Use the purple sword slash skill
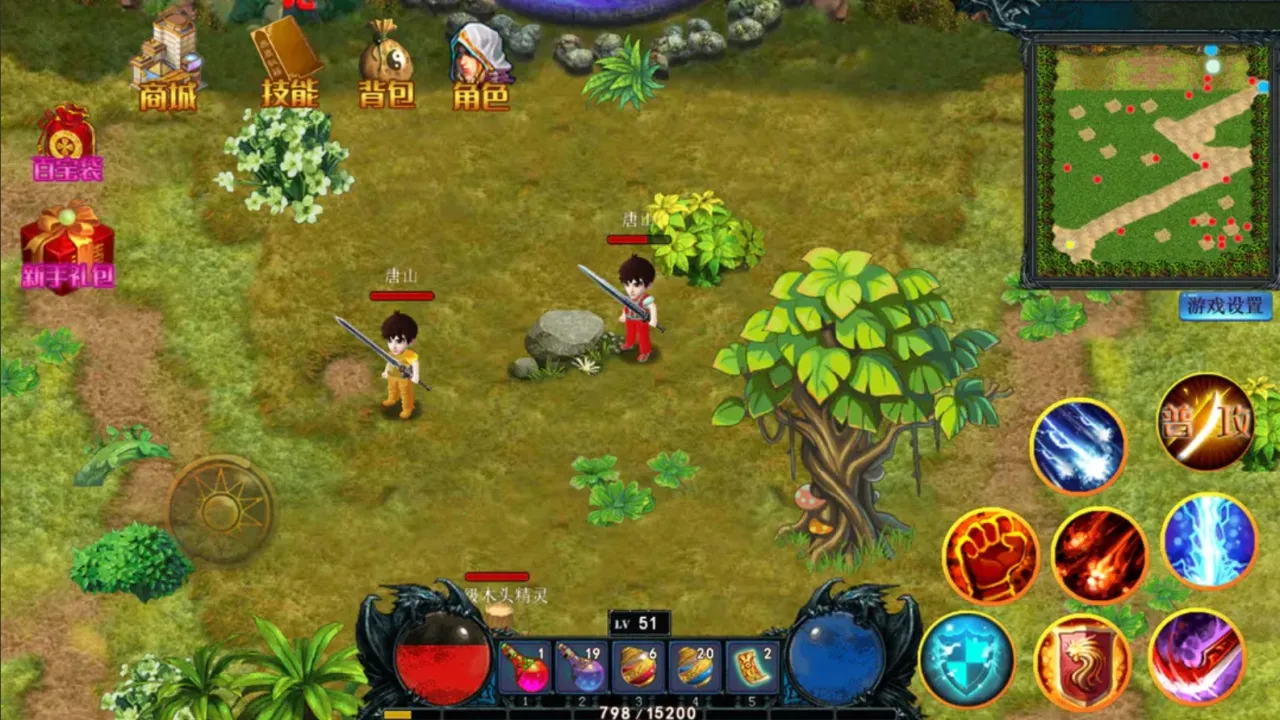 (x=1196, y=657)
